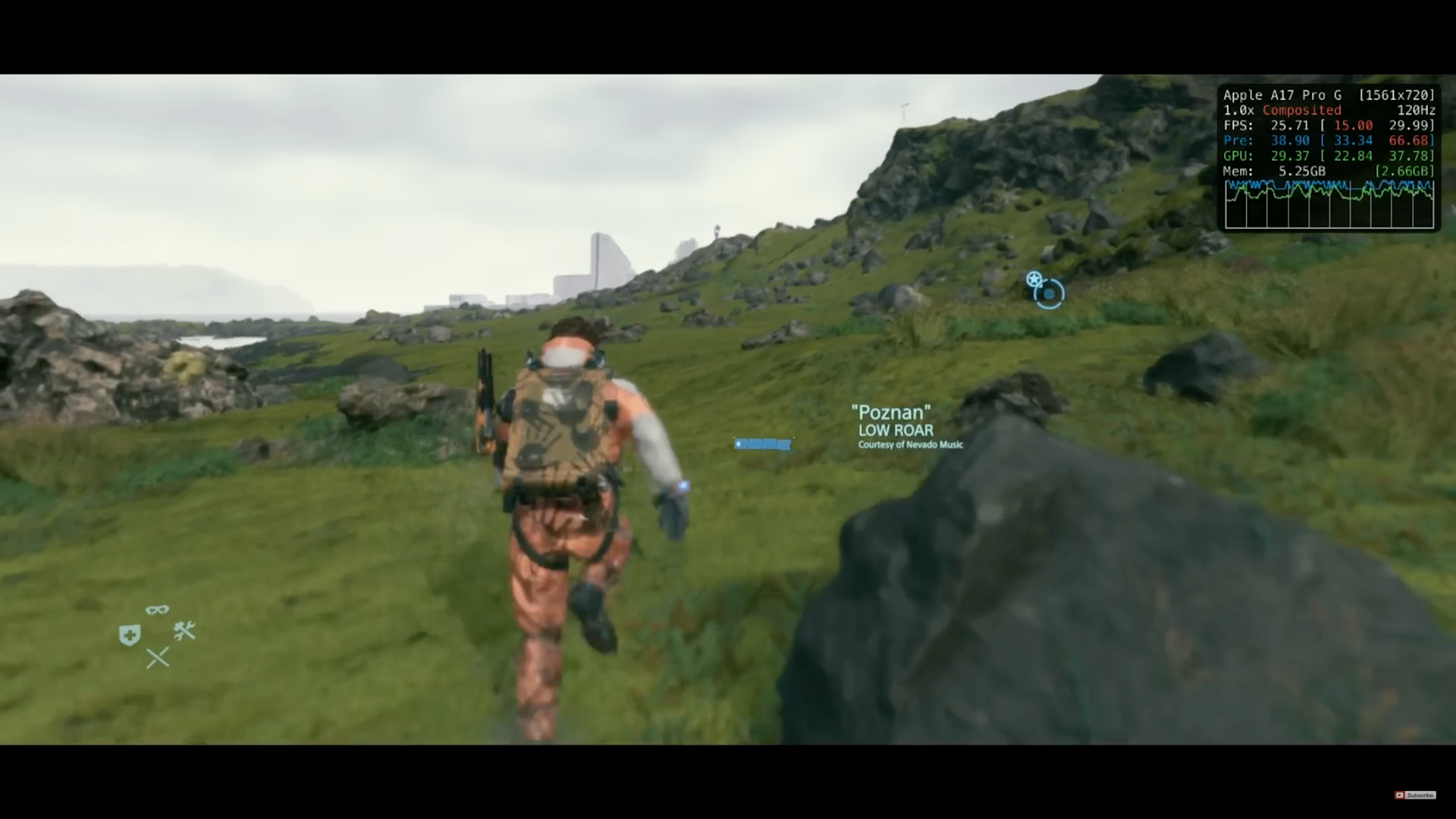Click the goggles gear icon
Image resolution: width=1456 pixels, height=819 pixels.
[157, 610]
